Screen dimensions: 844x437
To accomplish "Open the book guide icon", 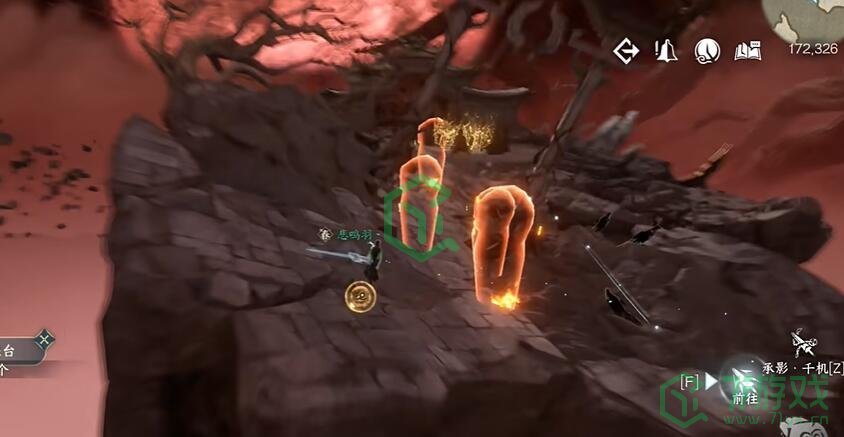I will tap(748, 50).
